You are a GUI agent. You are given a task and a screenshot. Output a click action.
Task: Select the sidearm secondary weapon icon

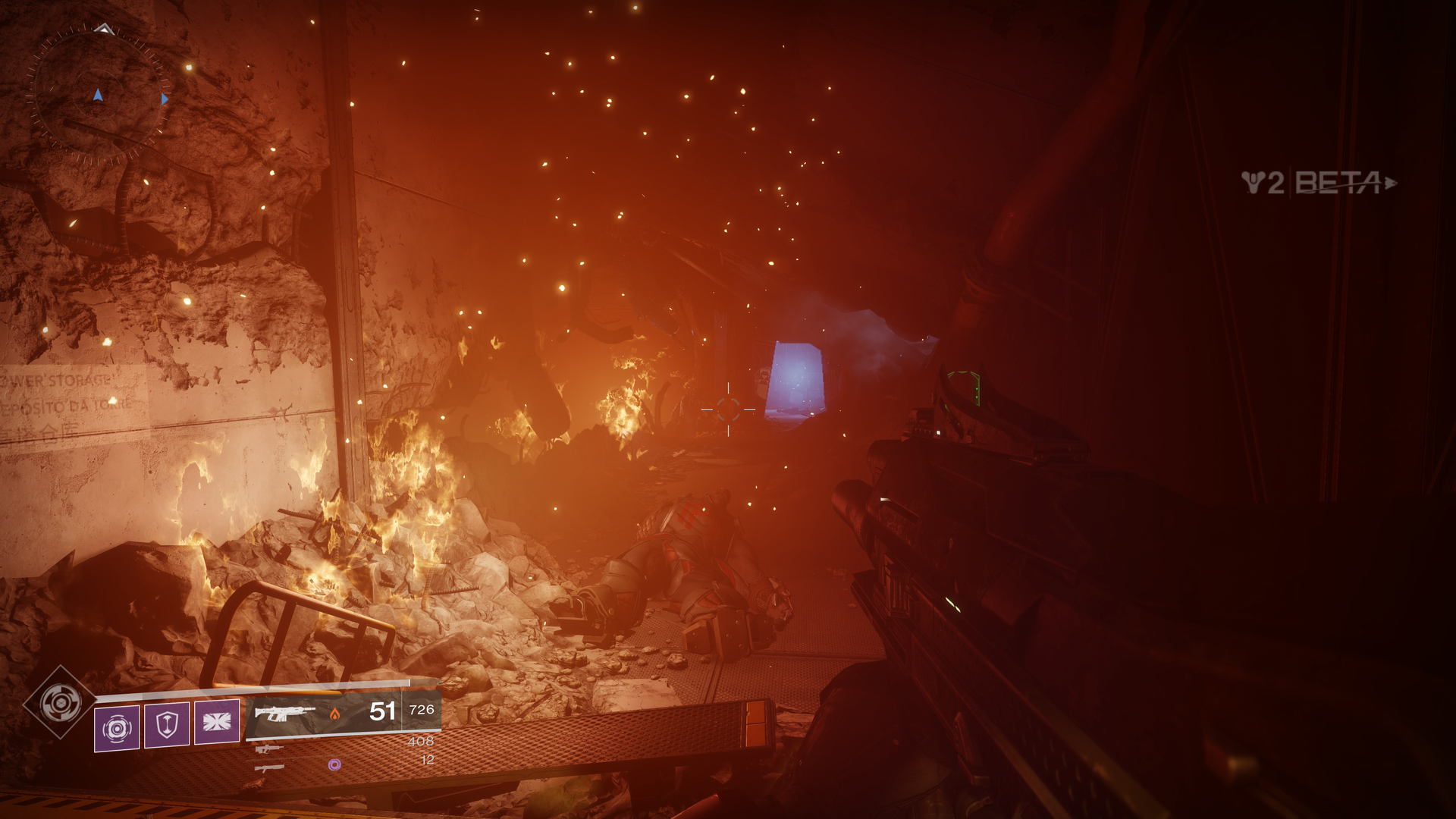click(268, 748)
